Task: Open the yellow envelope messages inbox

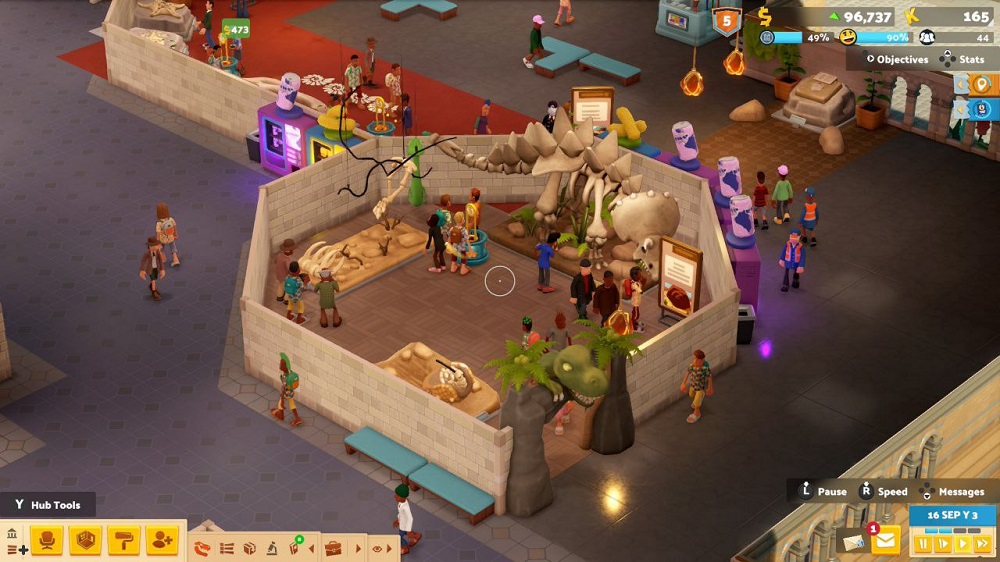Action: (885, 541)
